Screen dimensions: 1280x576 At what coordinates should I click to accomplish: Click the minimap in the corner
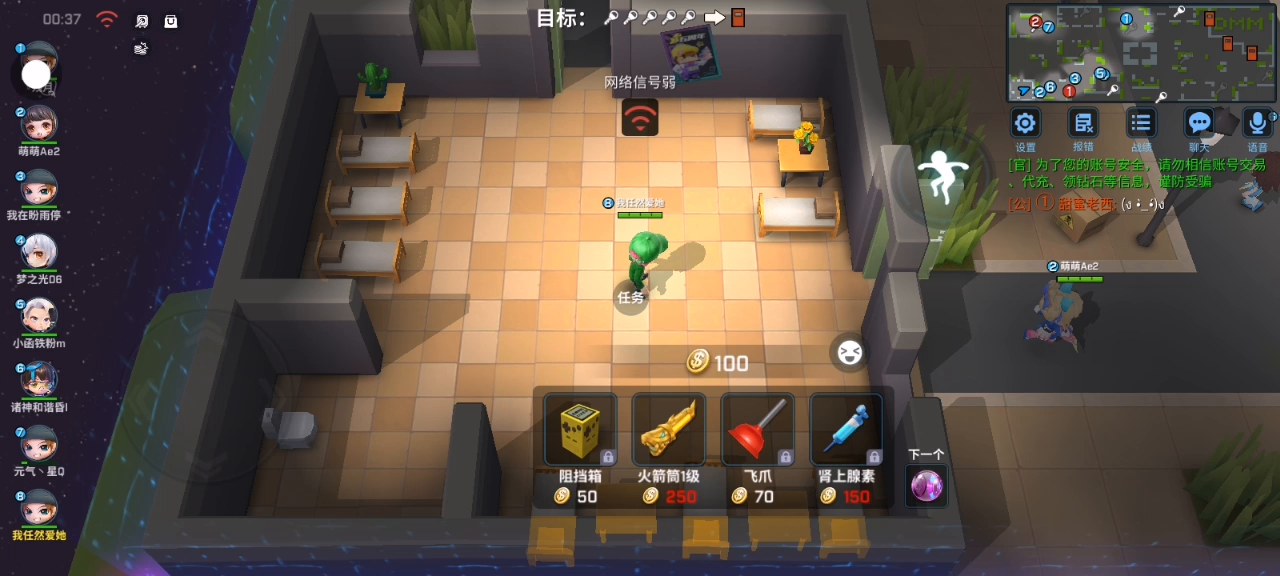point(1141,52)
